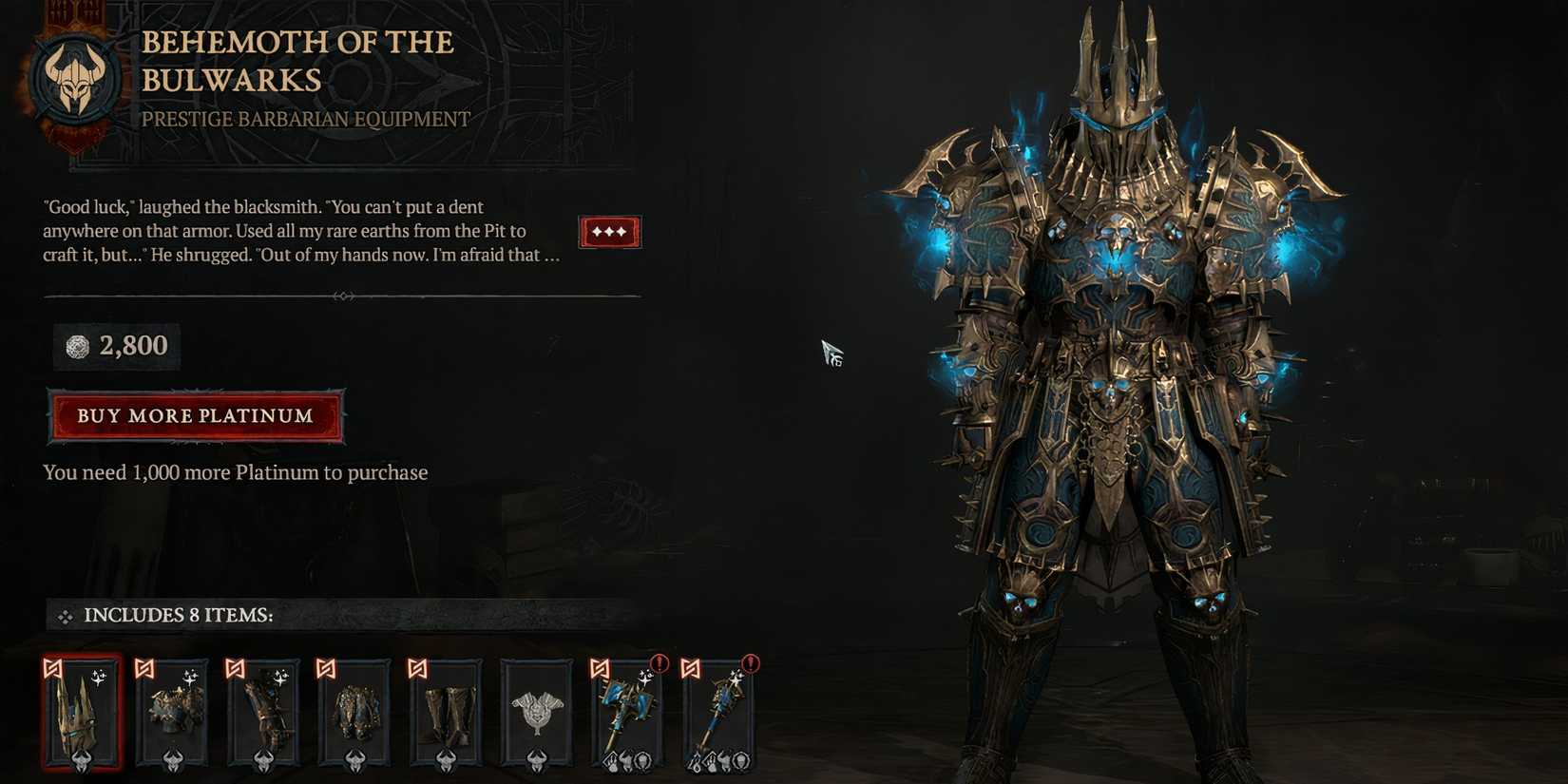Click the exclamation badge on the scythe weapon tile
Image resolution: width=1568 pixels, height=784 pixels.
(752, 665)
